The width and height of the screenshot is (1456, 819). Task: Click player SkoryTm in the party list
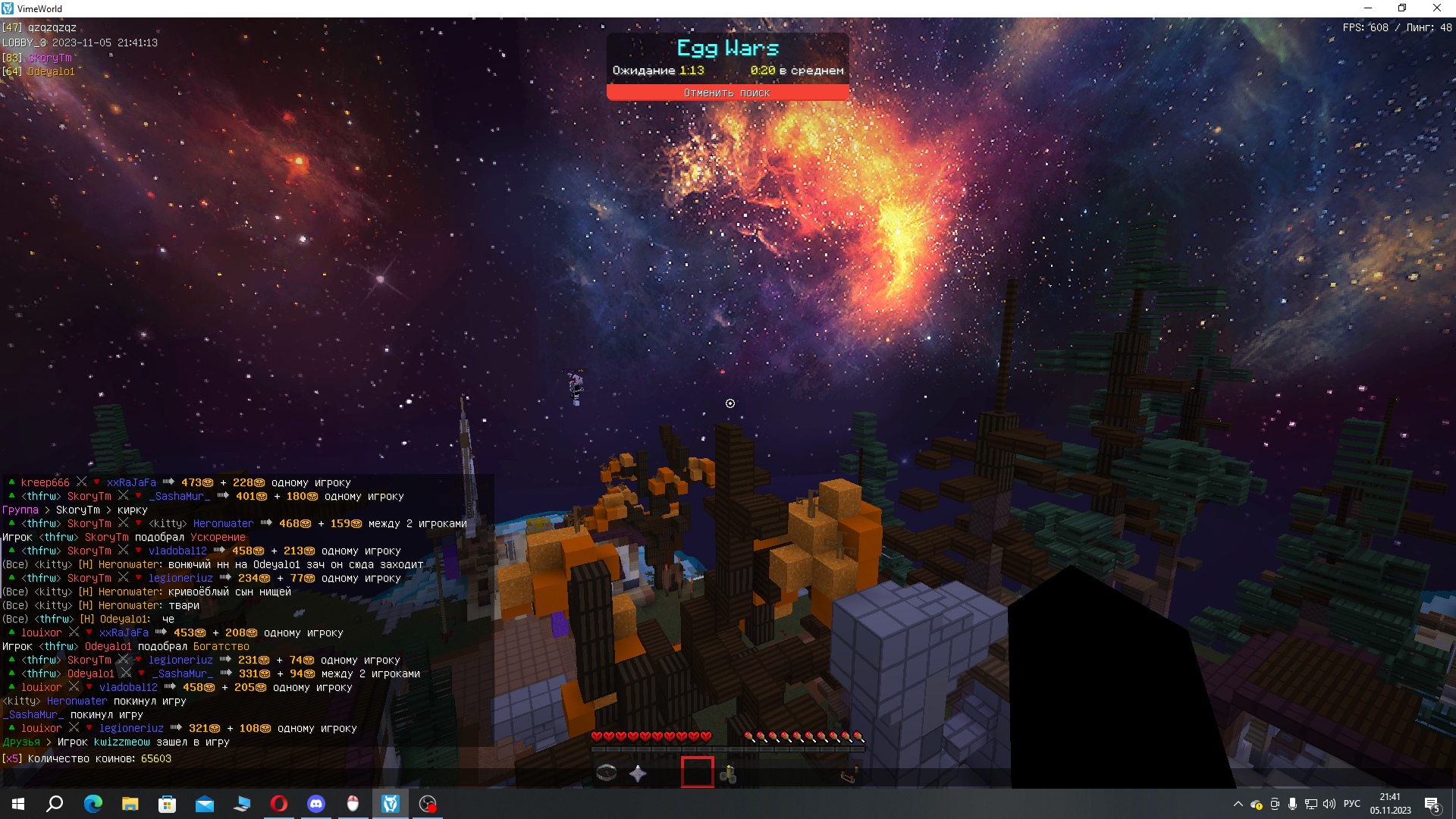click(x=50, y=58)
